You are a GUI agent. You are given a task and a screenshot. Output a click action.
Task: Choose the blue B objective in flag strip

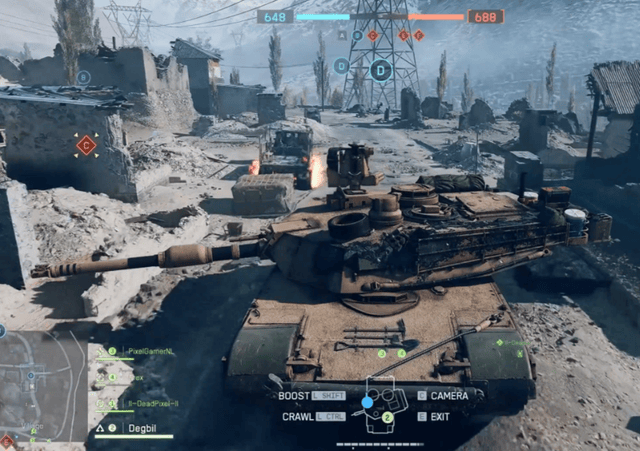click(x=357, y=35)
